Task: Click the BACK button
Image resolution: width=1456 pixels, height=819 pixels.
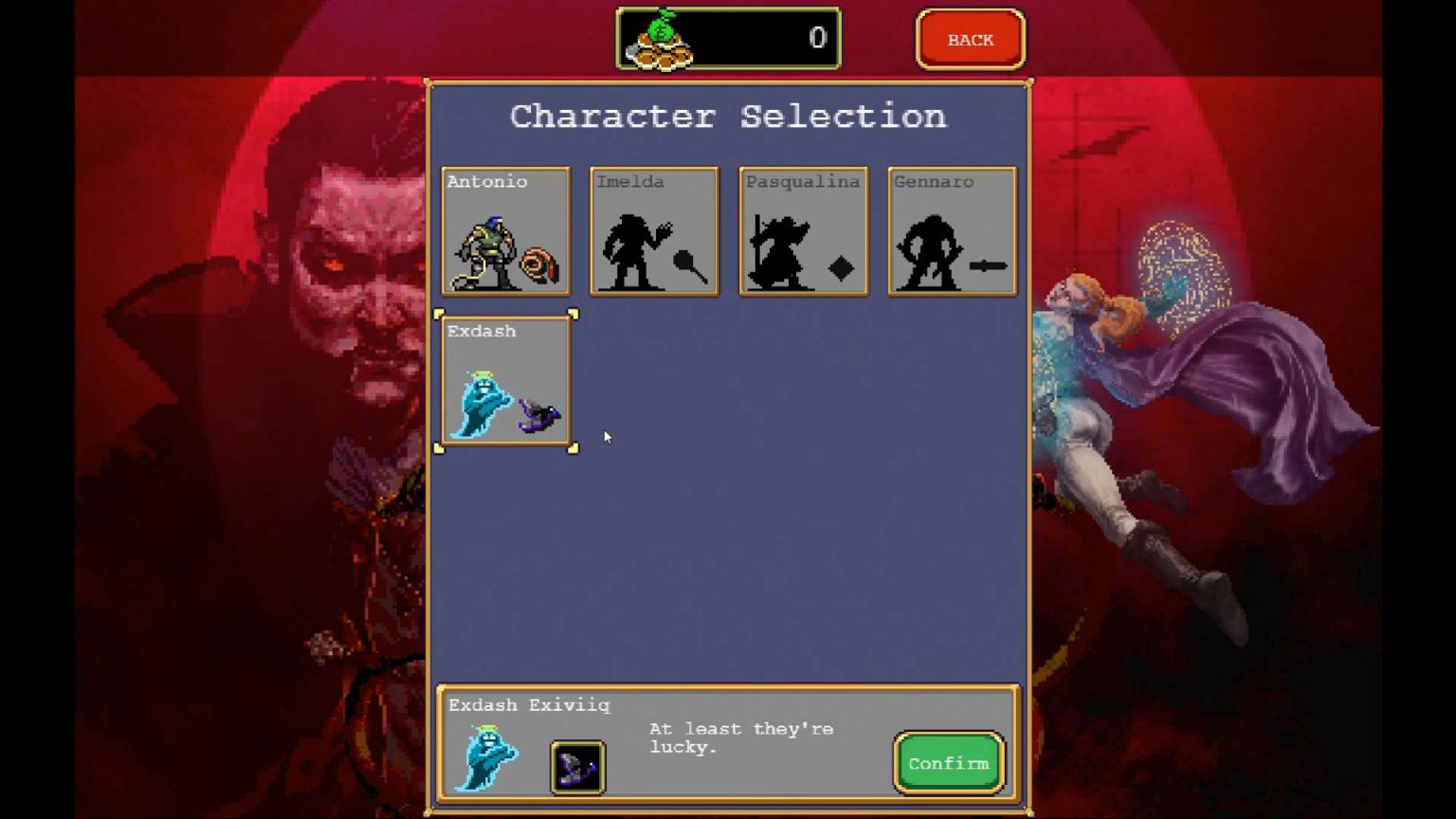Action: (970, 39)
